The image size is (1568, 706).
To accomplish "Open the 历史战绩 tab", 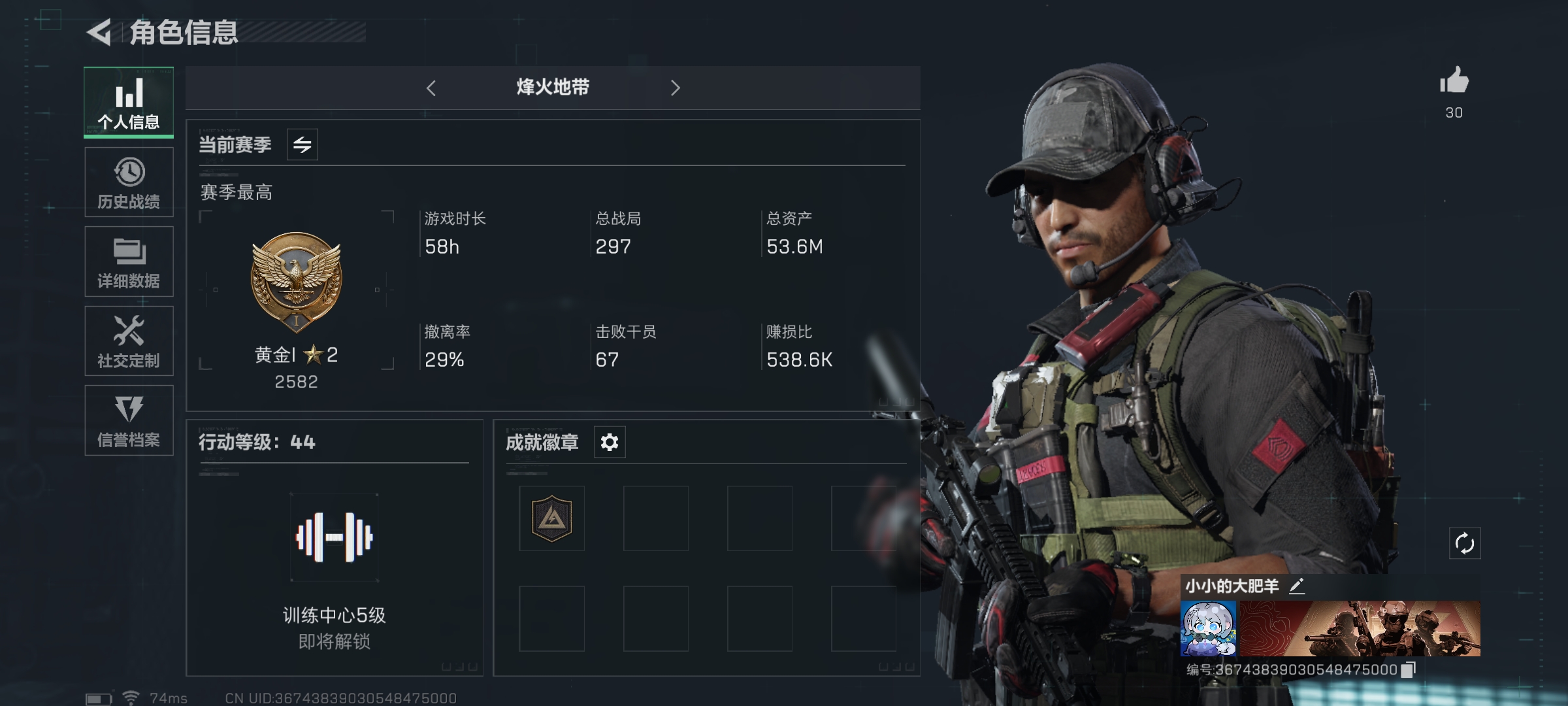I will click(x=129, y=182).
